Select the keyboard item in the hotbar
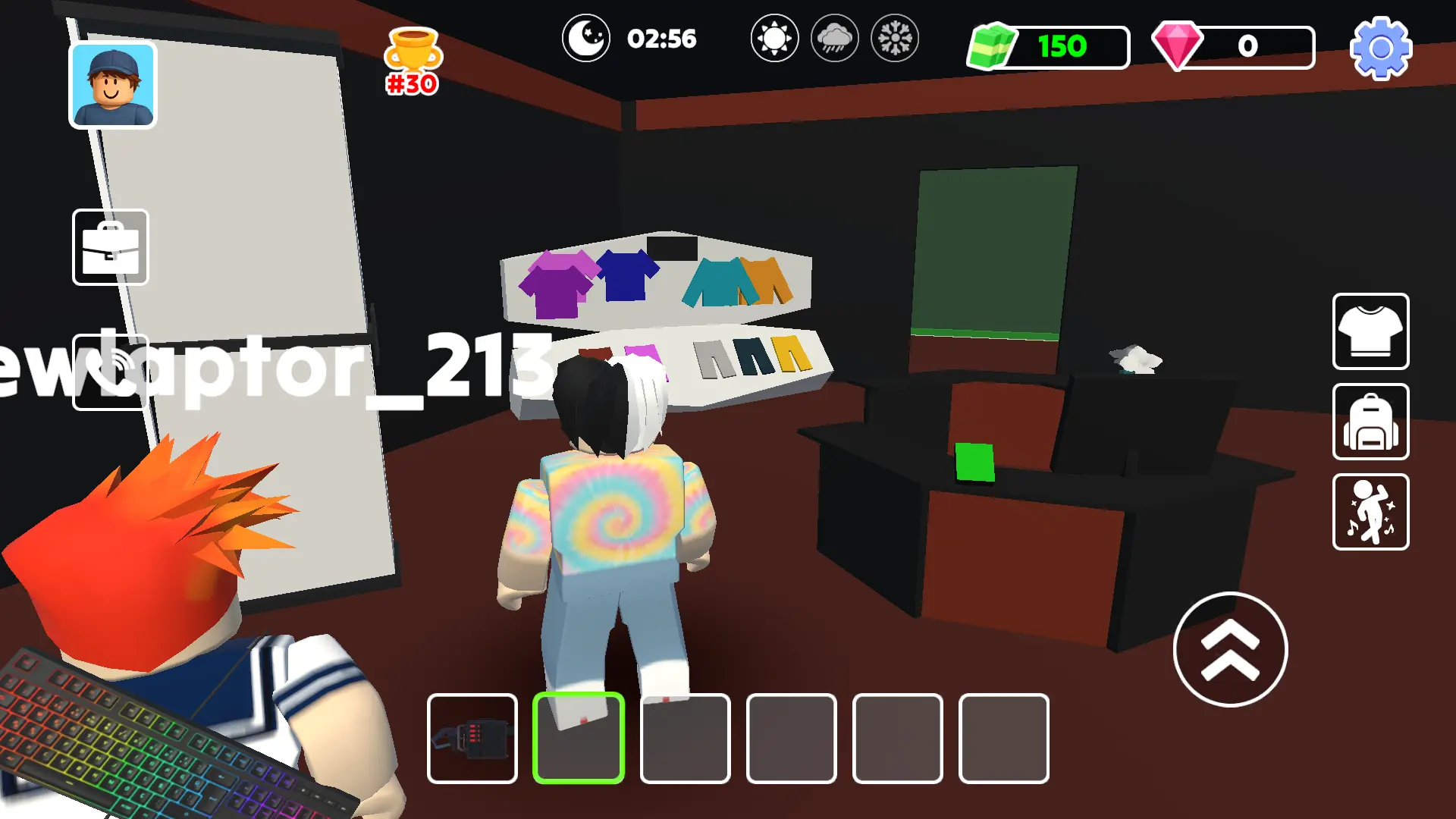The height and width of the screenshot is (819, 1456). (472, 738)
